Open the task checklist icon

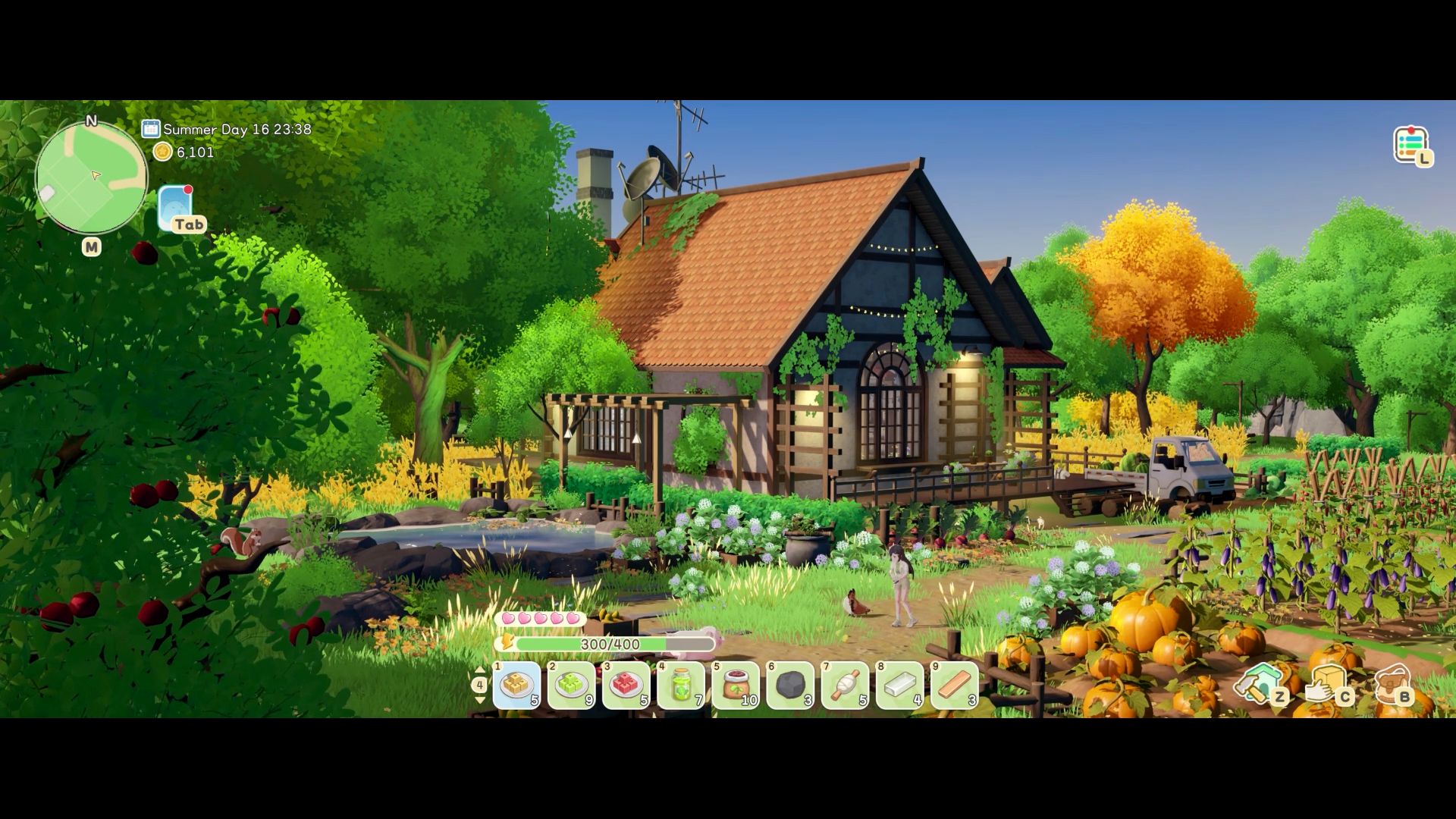(1410, 144)
